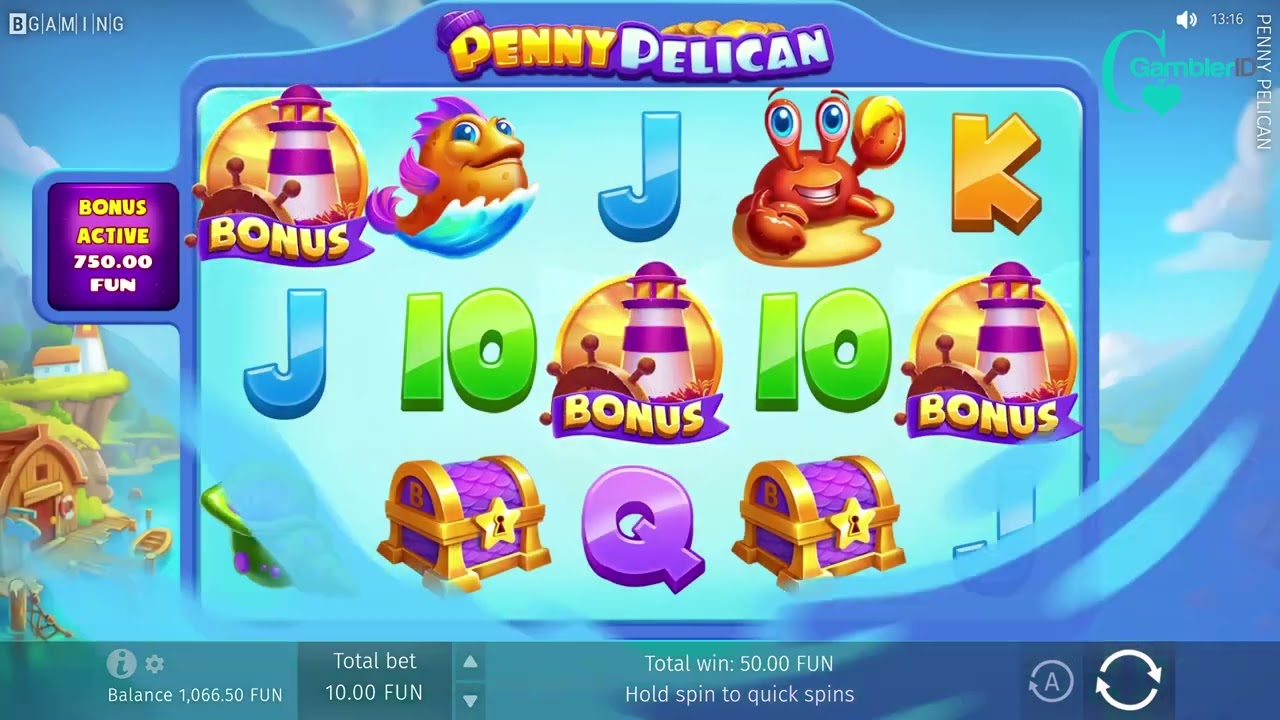Screen dimensions: 1280x720
Task: Toggle sound with the speaker icon
Action: 1186,20
